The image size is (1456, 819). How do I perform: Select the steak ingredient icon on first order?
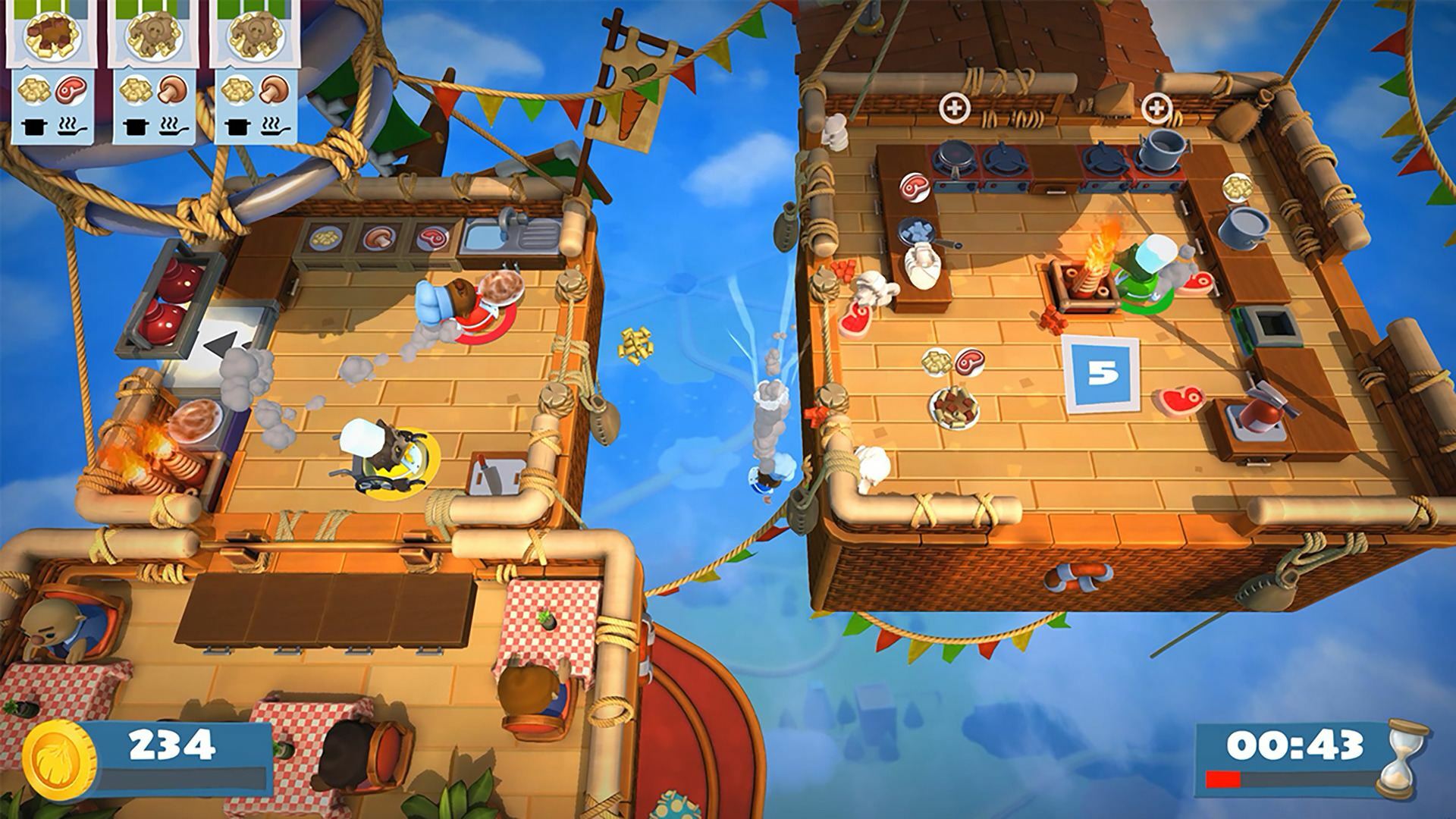click(x=71, y=91)
